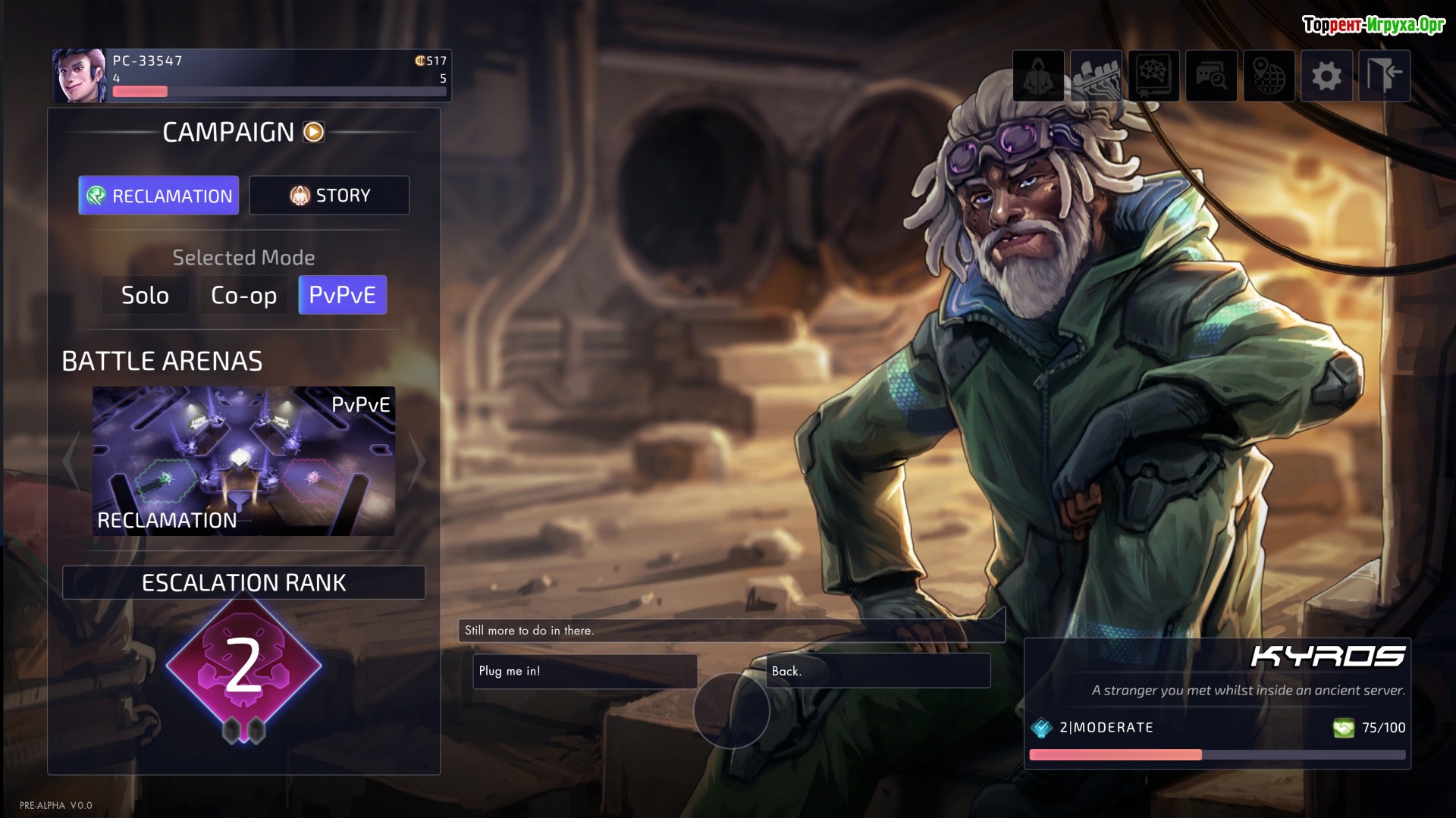Screen dimensions: 1456x818
Task: Choose the "Plug me in!" dialogue reply
Action: [584, 671]
